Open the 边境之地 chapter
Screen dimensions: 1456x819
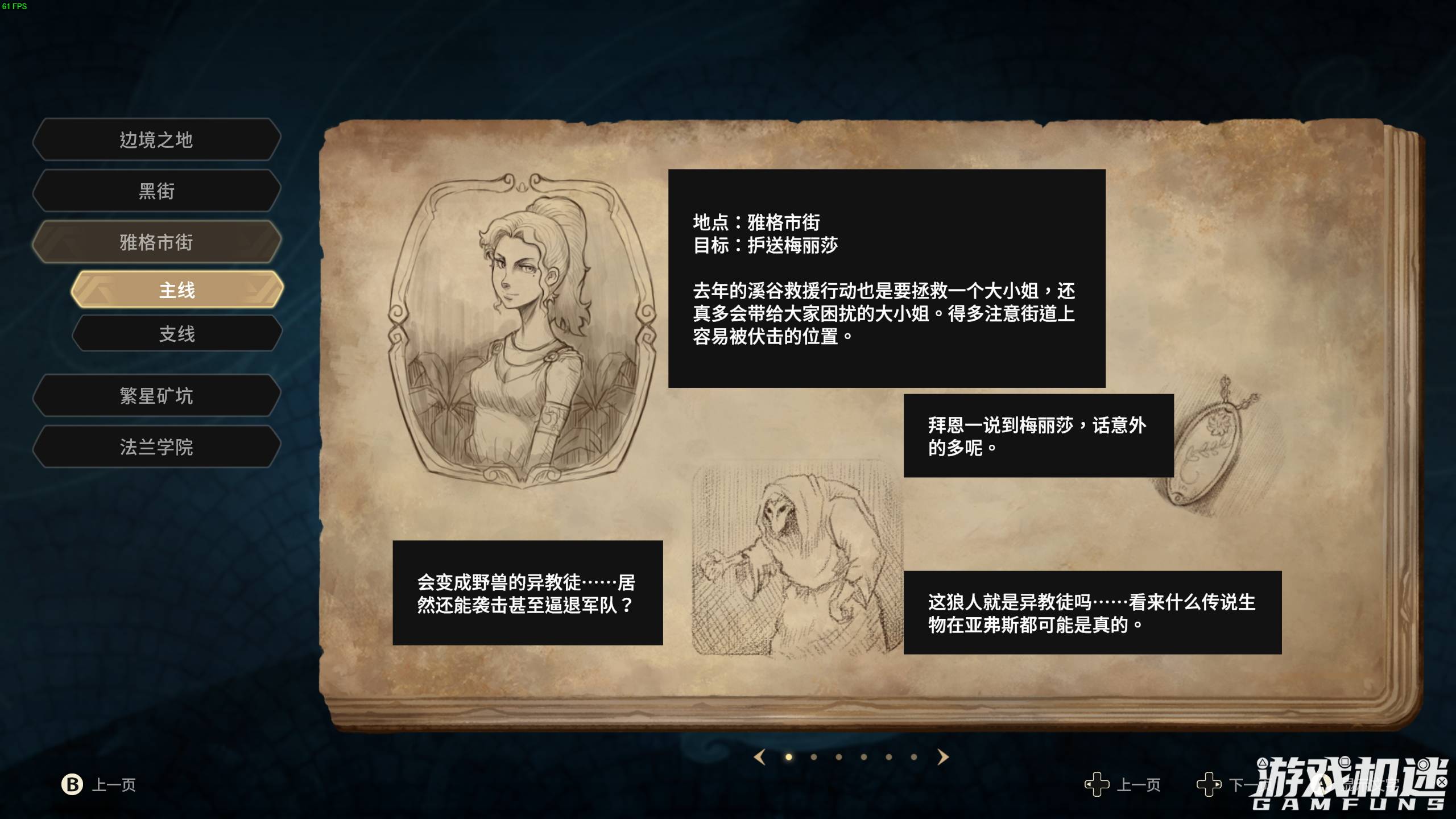(155, 139)
